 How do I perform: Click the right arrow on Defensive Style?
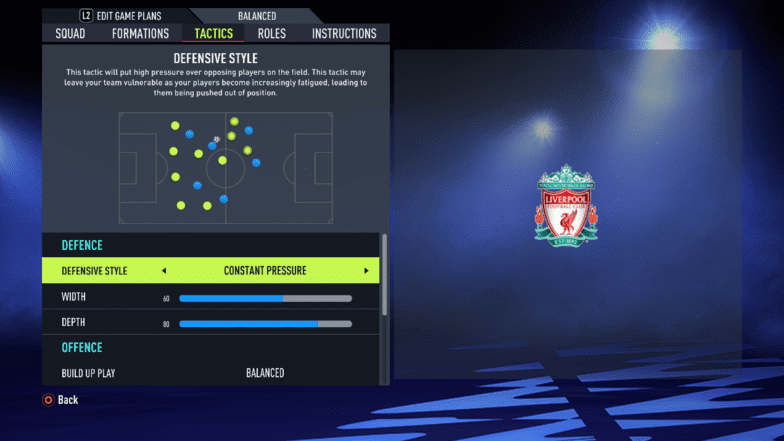[366, 271]
